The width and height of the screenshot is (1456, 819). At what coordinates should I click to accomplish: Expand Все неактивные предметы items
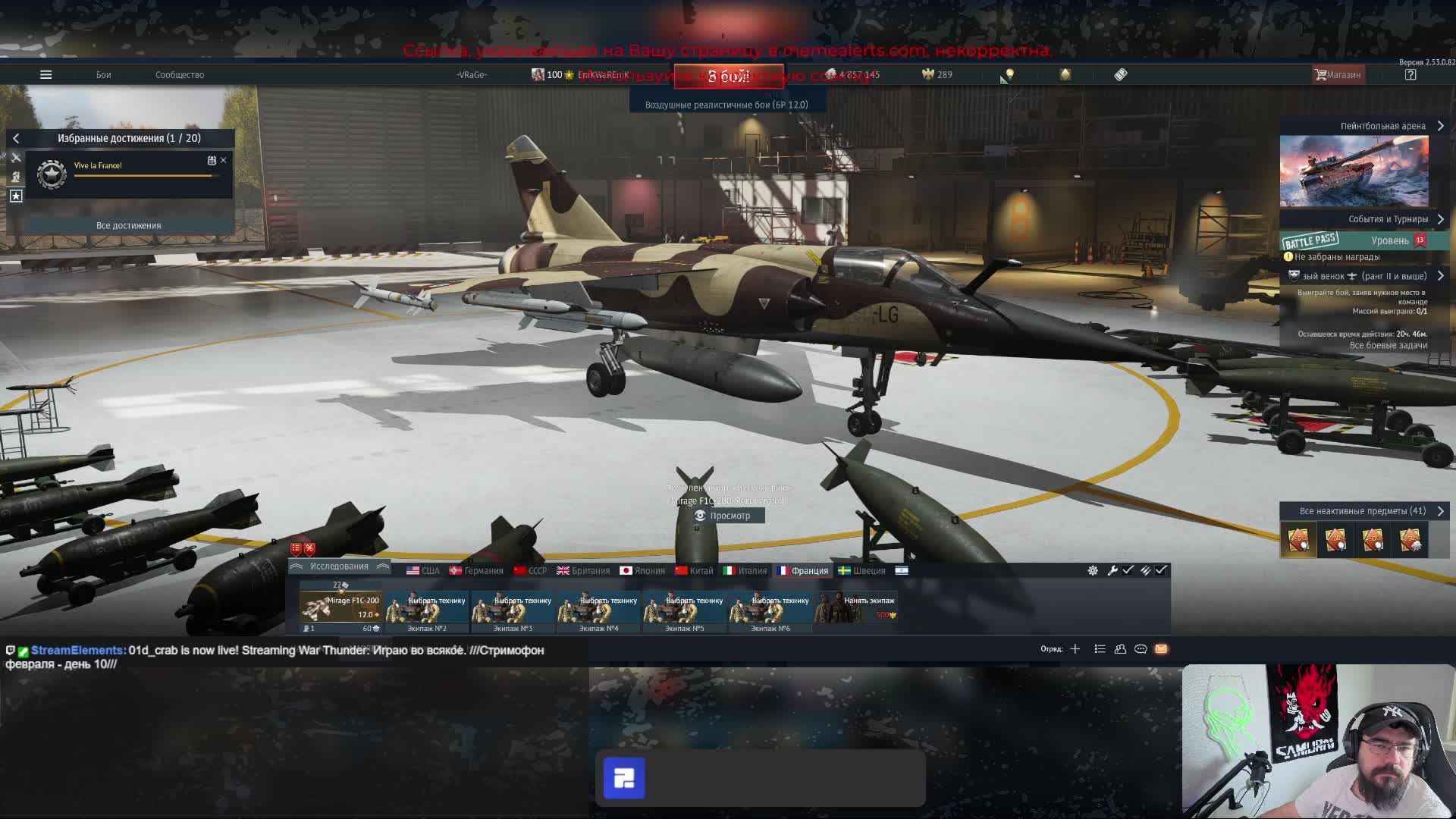[x=1440, y=511]
